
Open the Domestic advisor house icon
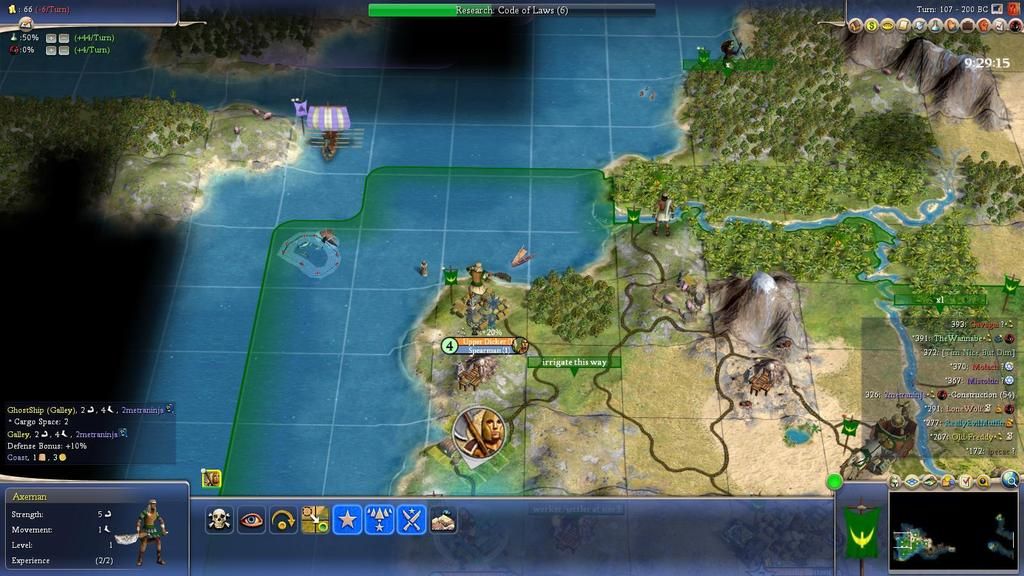(x=857, y=25)
